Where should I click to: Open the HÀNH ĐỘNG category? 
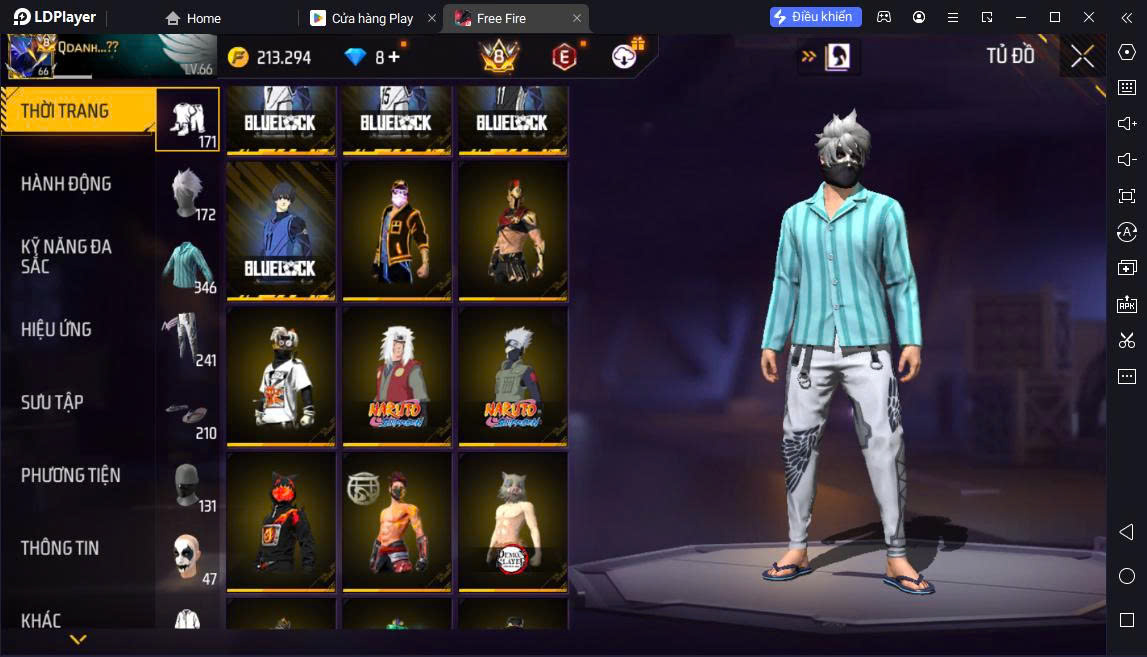tap(67, 184)
